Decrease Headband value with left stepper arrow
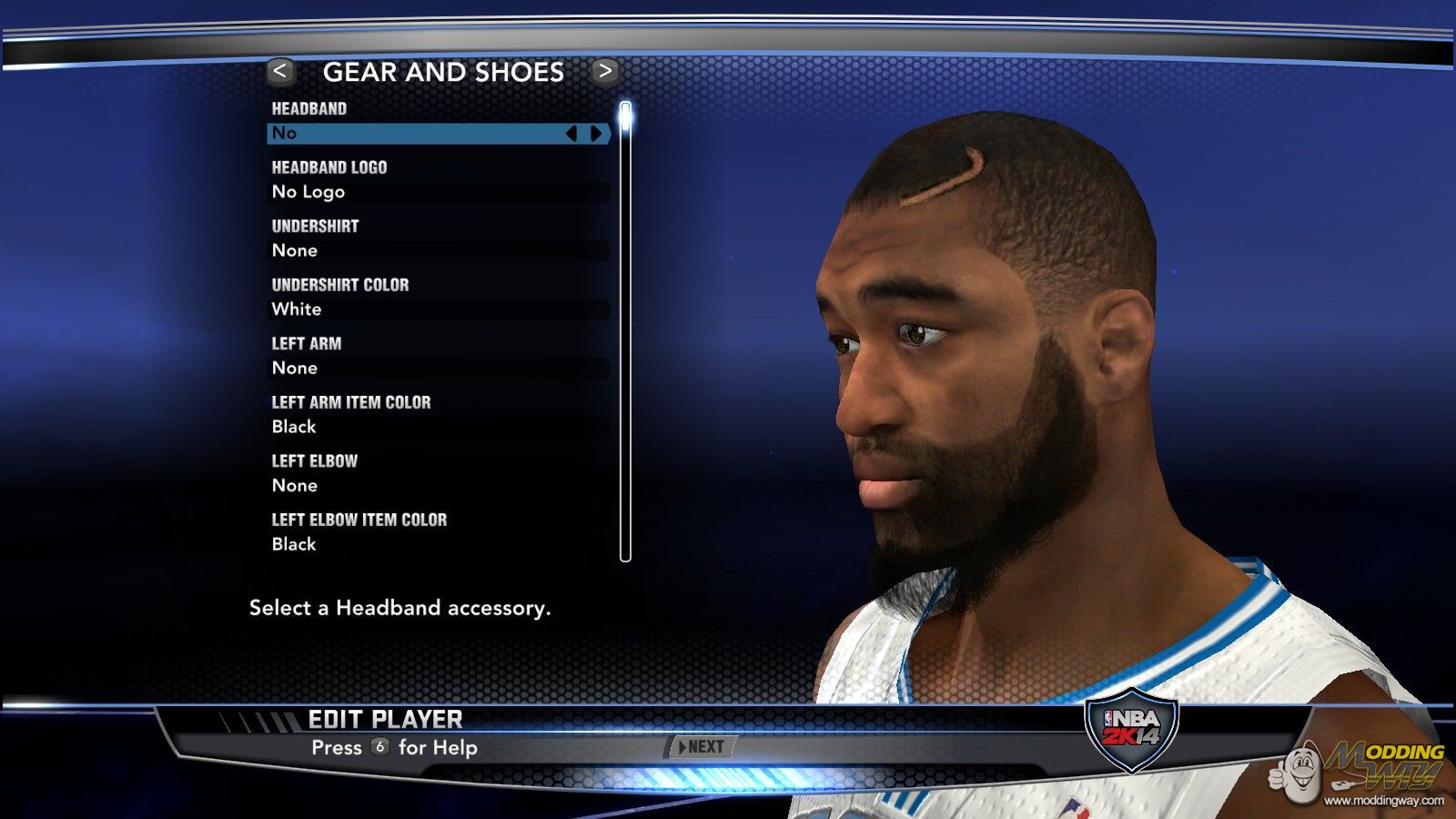The height and width of the screenshot is (819, 1456). coord(571,134)
